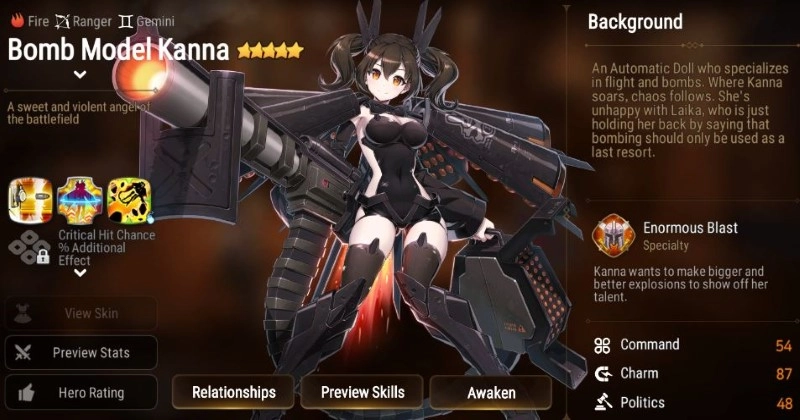Open the Enormous Blast specialty icon
Viewport: 800px width, 420px height.
point(611,236)
